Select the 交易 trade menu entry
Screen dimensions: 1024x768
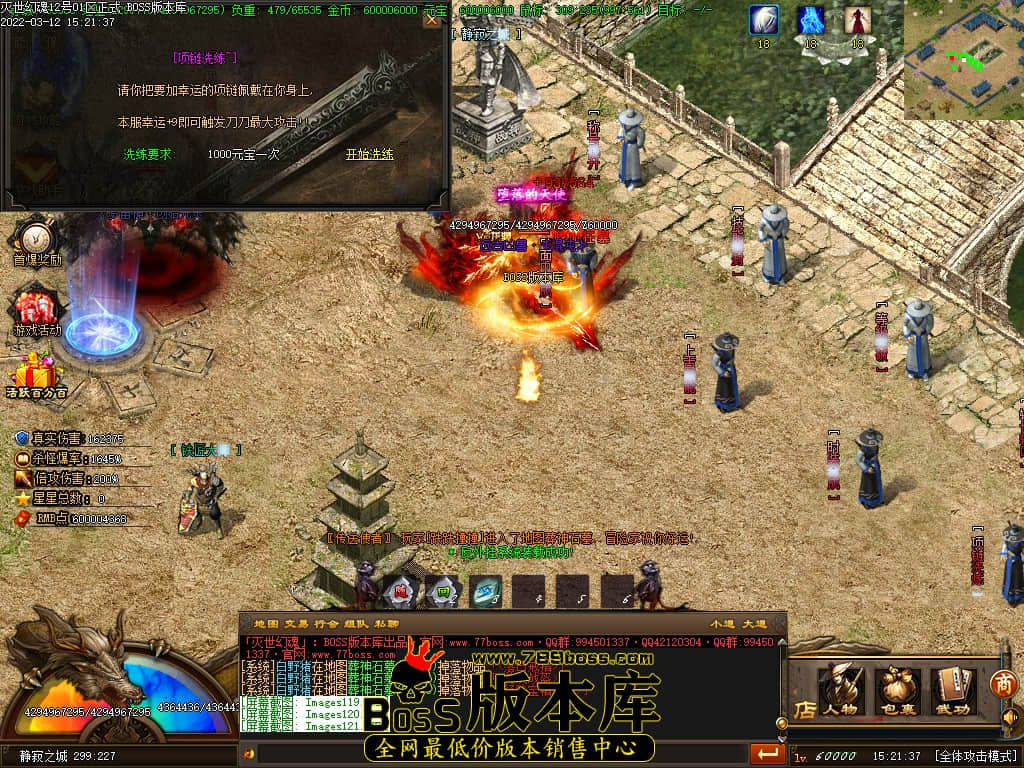tap(296, 623)
